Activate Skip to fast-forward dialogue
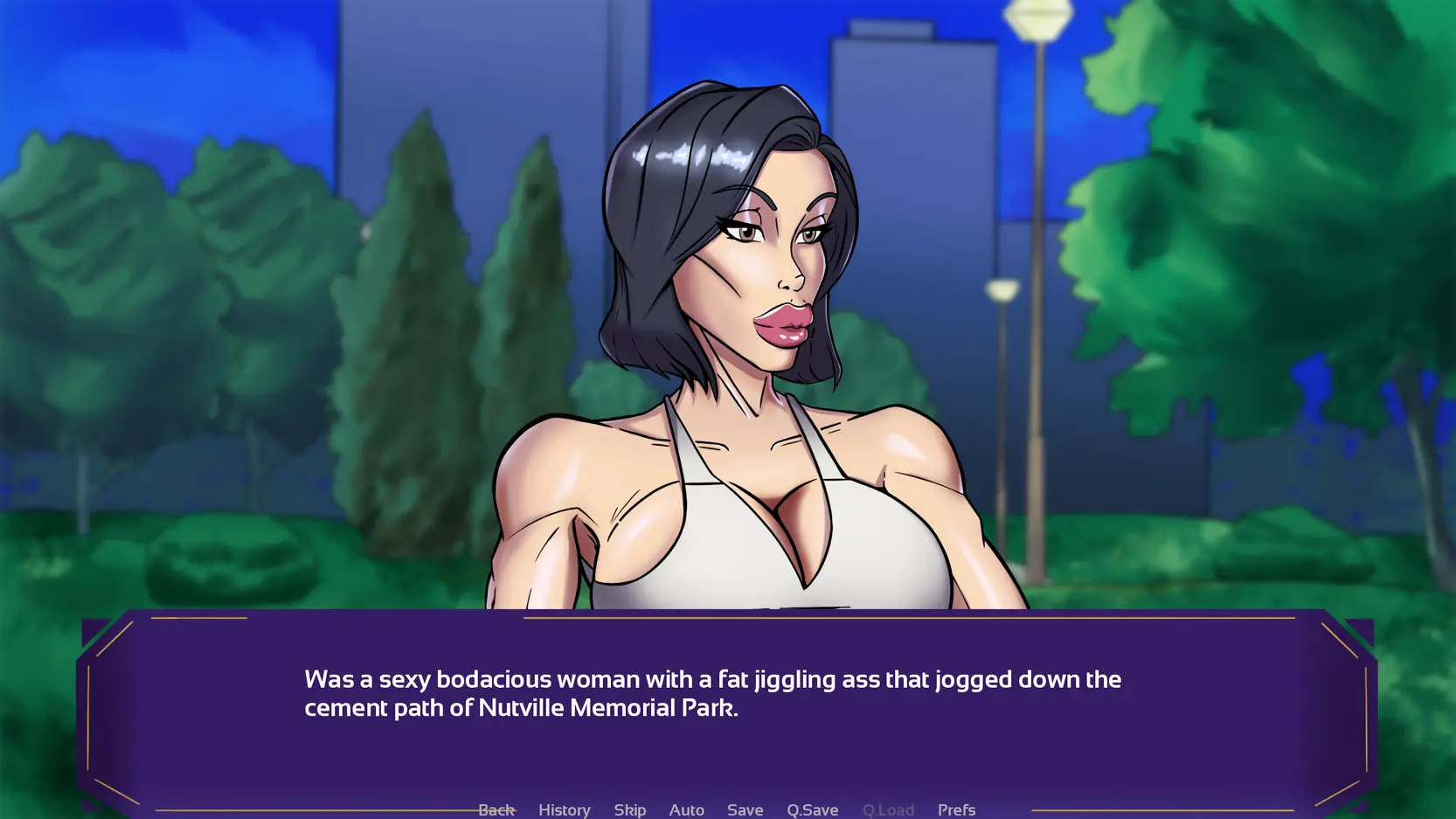The image size is (1456, 819). coord(629,809)
